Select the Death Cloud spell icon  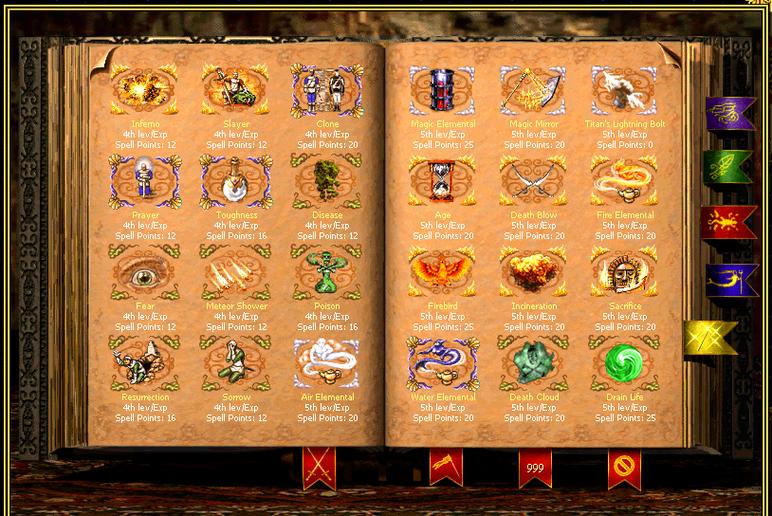tap(533, 363)
